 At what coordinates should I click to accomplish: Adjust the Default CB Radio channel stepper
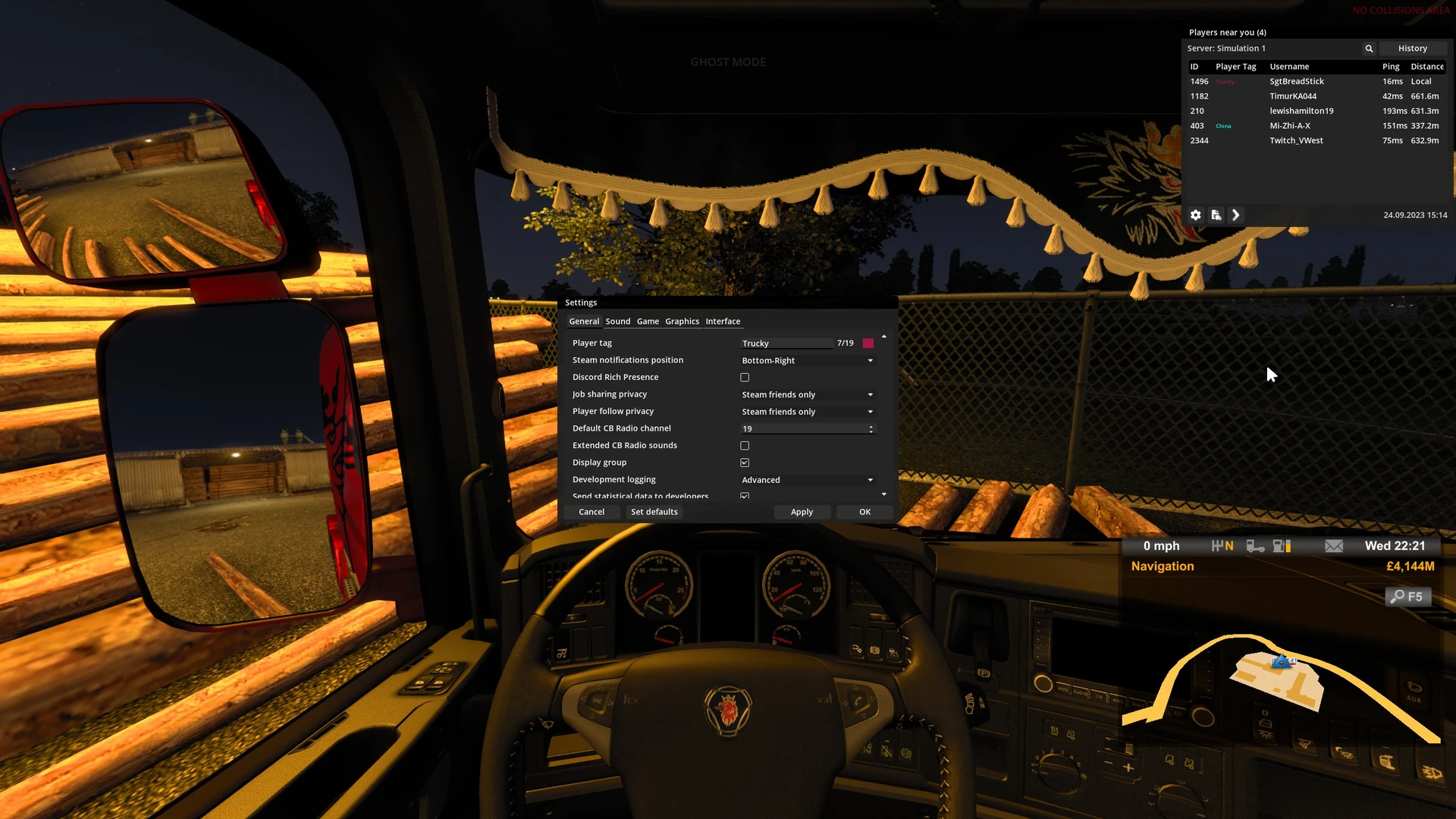pos(871,429)
